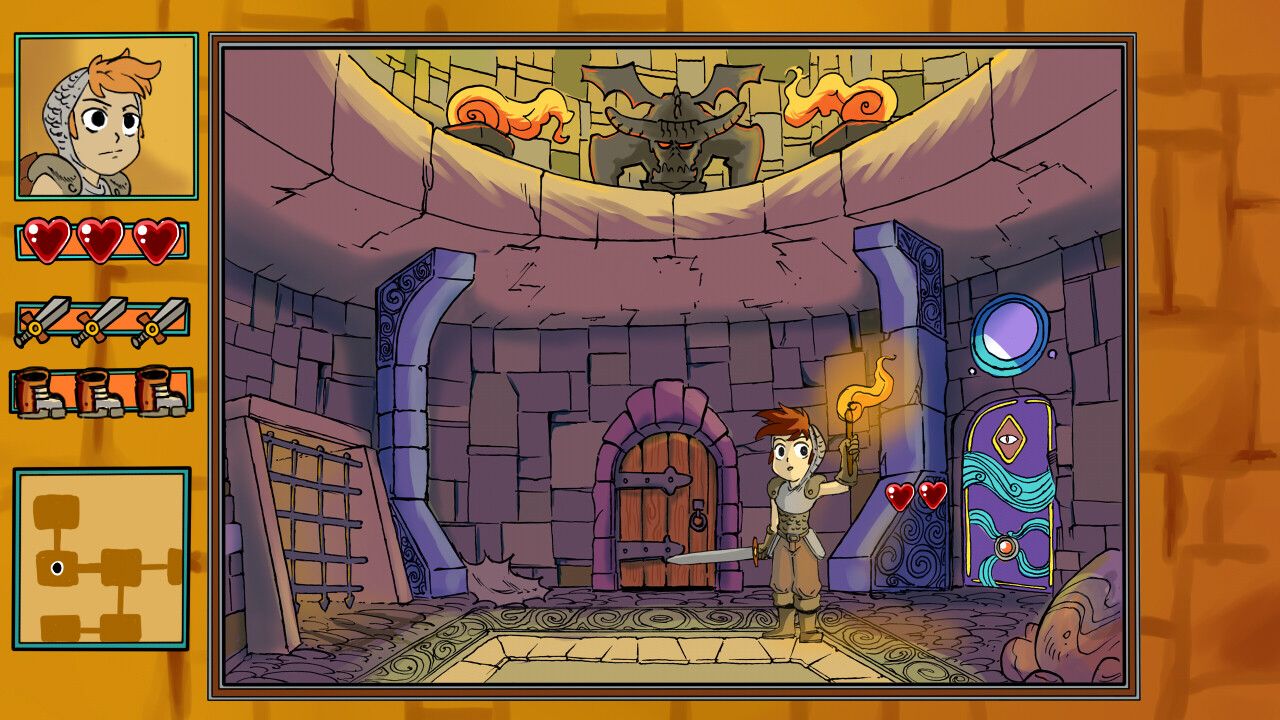Select the first heart in the health bar
This screenshot has width=1280, height=720.
(x=45, y=240)
